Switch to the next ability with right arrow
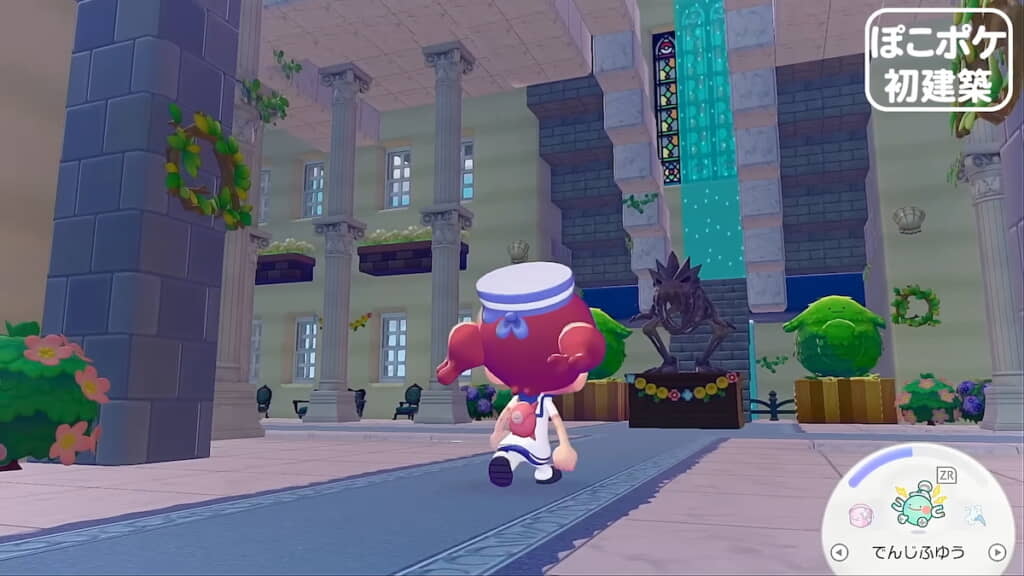 996,552
